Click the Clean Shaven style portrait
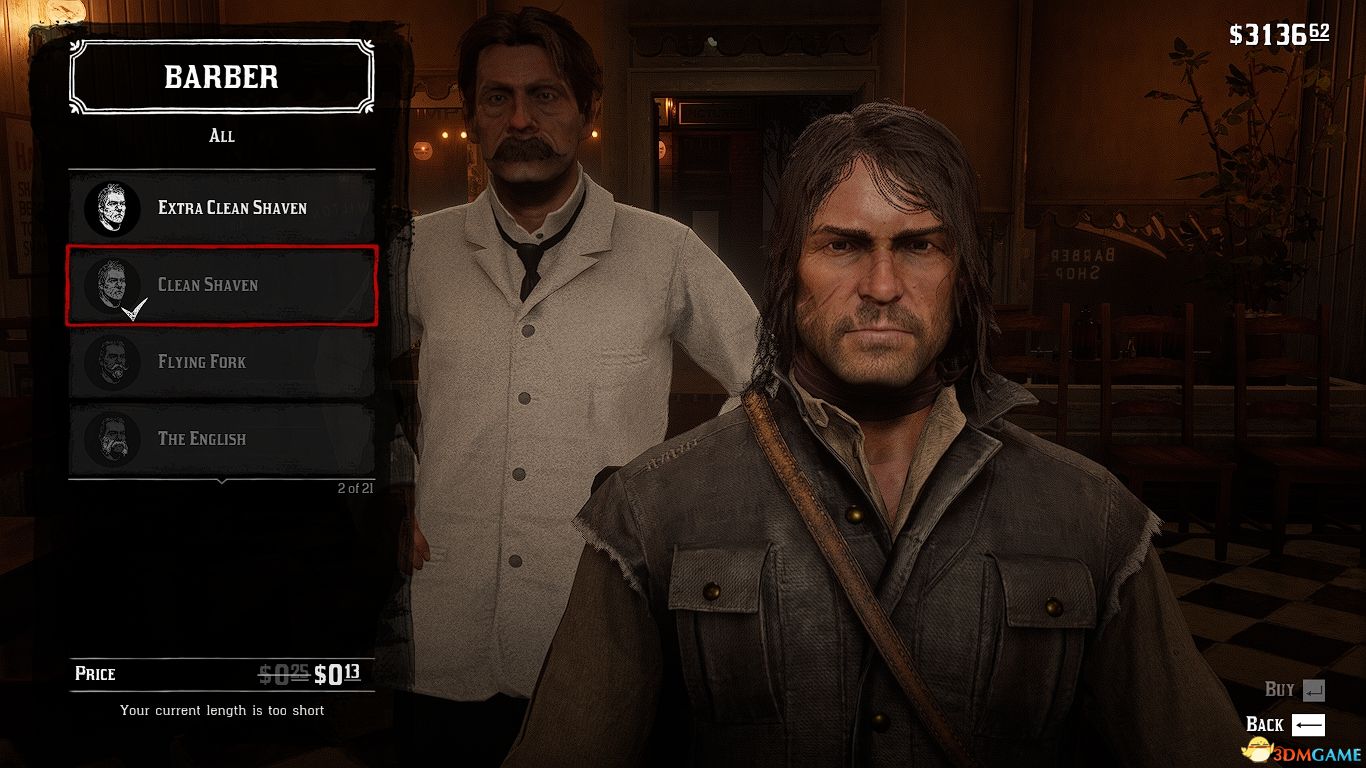This screenshot has height=768, width=1366. (112, 286)
